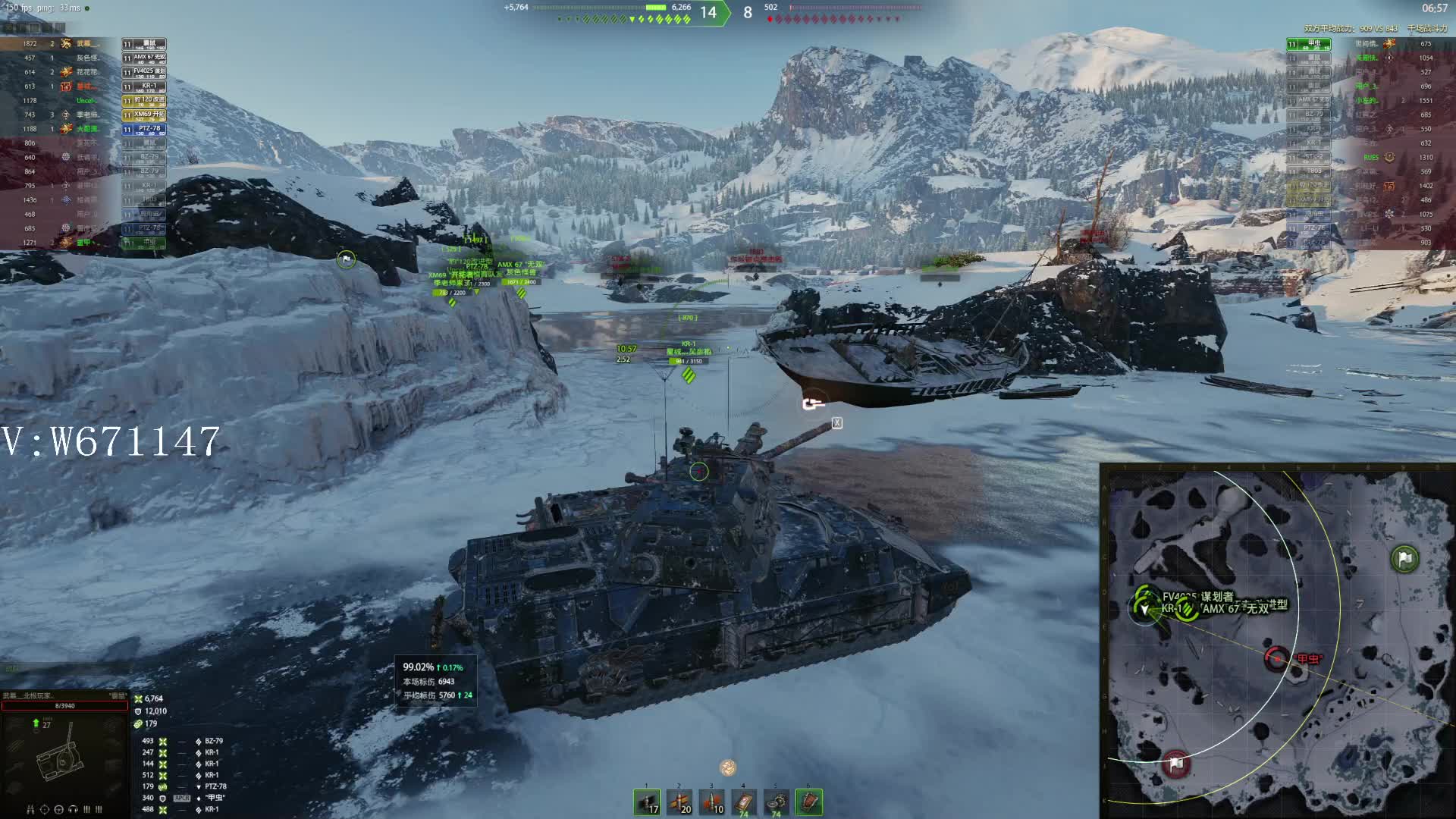1456x819 pixels.
Task: Click the steering wheel driver icon
Action: tap(59, 809)
